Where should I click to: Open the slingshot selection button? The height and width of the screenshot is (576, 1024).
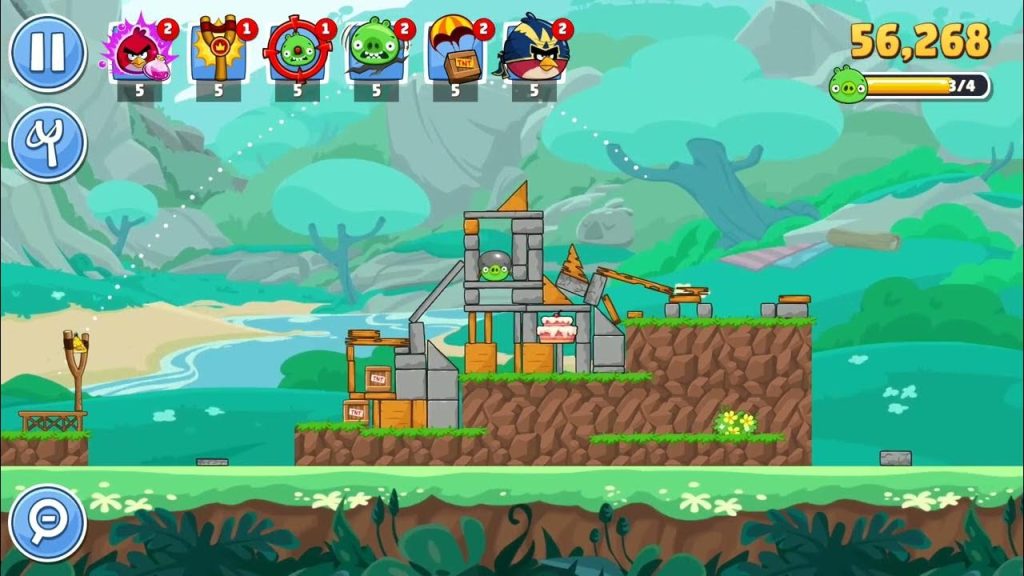[47, 143]
